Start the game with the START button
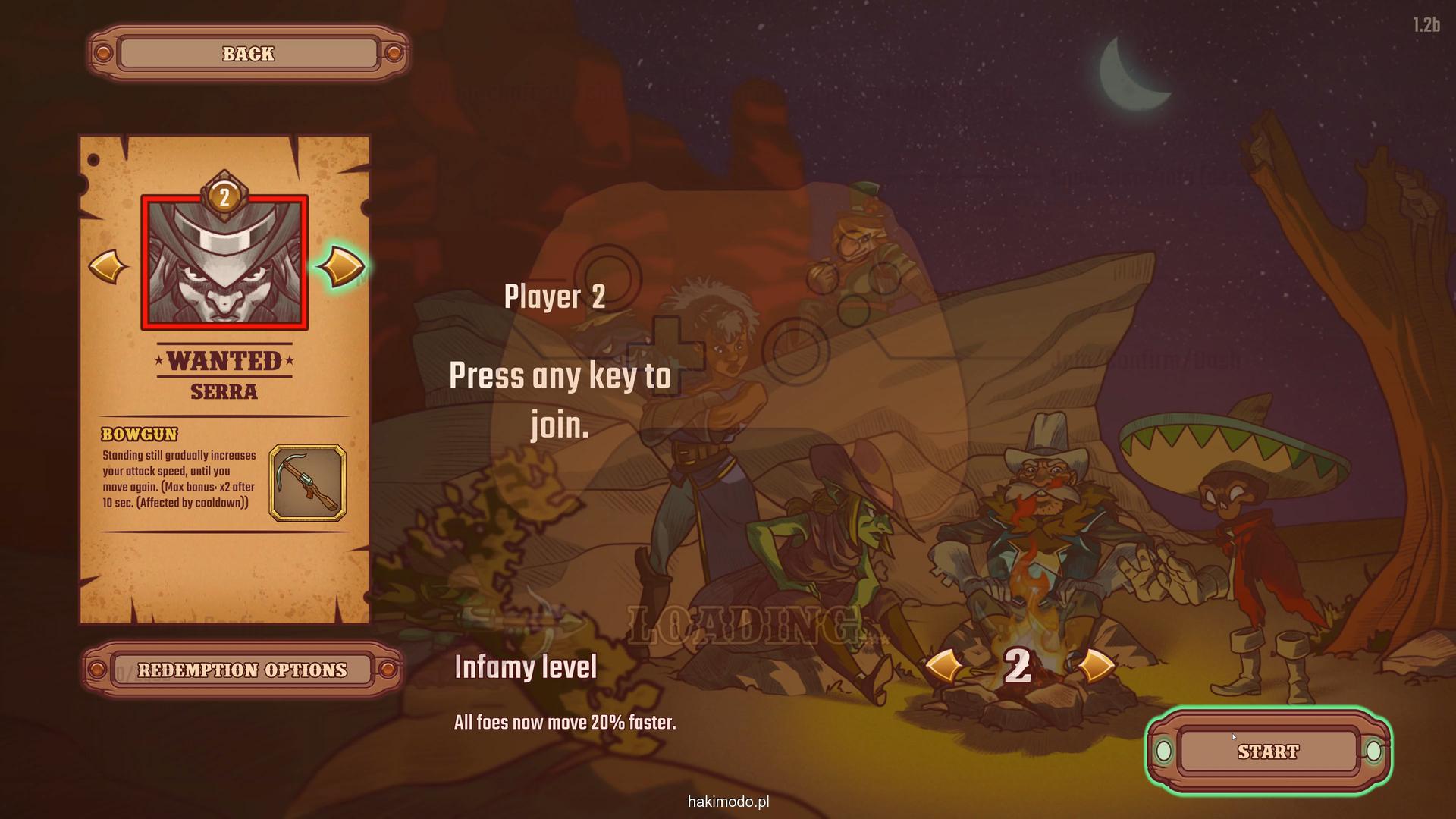The image size is (1456, 819). pyautogui.click(x=1268, y=752)
